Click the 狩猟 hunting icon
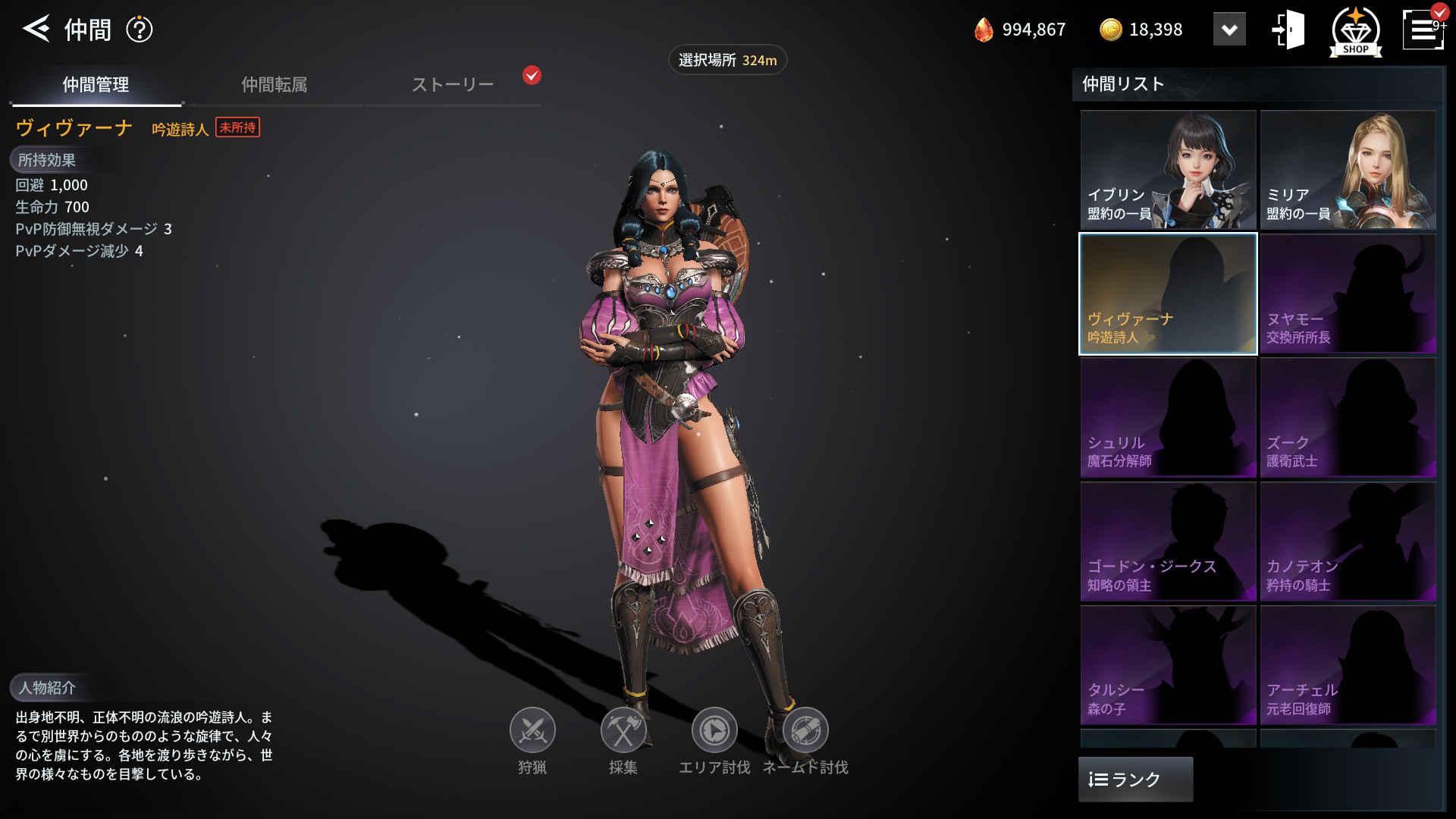Image resolution: width=1456 pixels, height=819 pixels. [532, 731]
